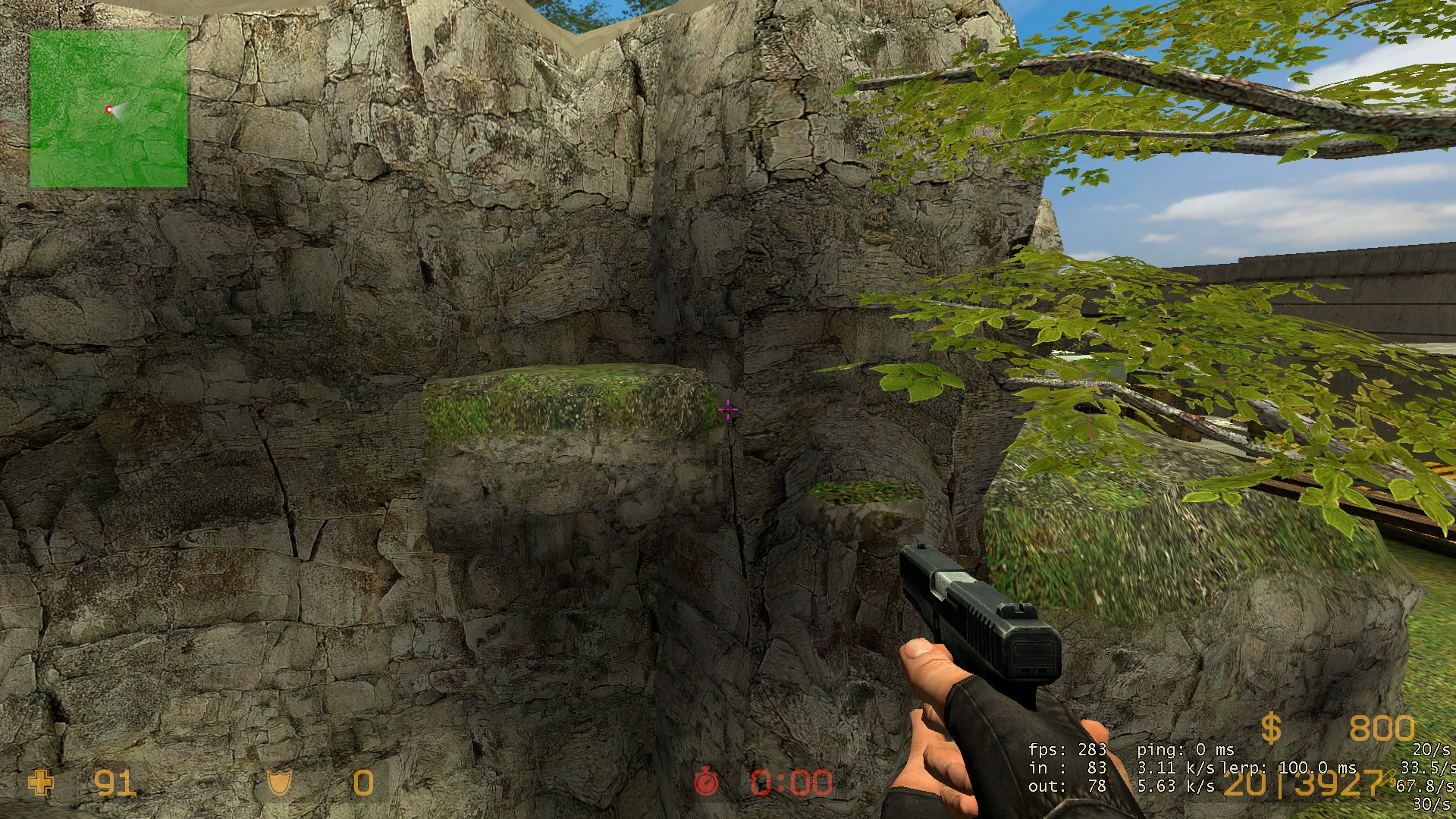Click the health cross icon
Screen dimensions: 1456x819
pos(41,783)
